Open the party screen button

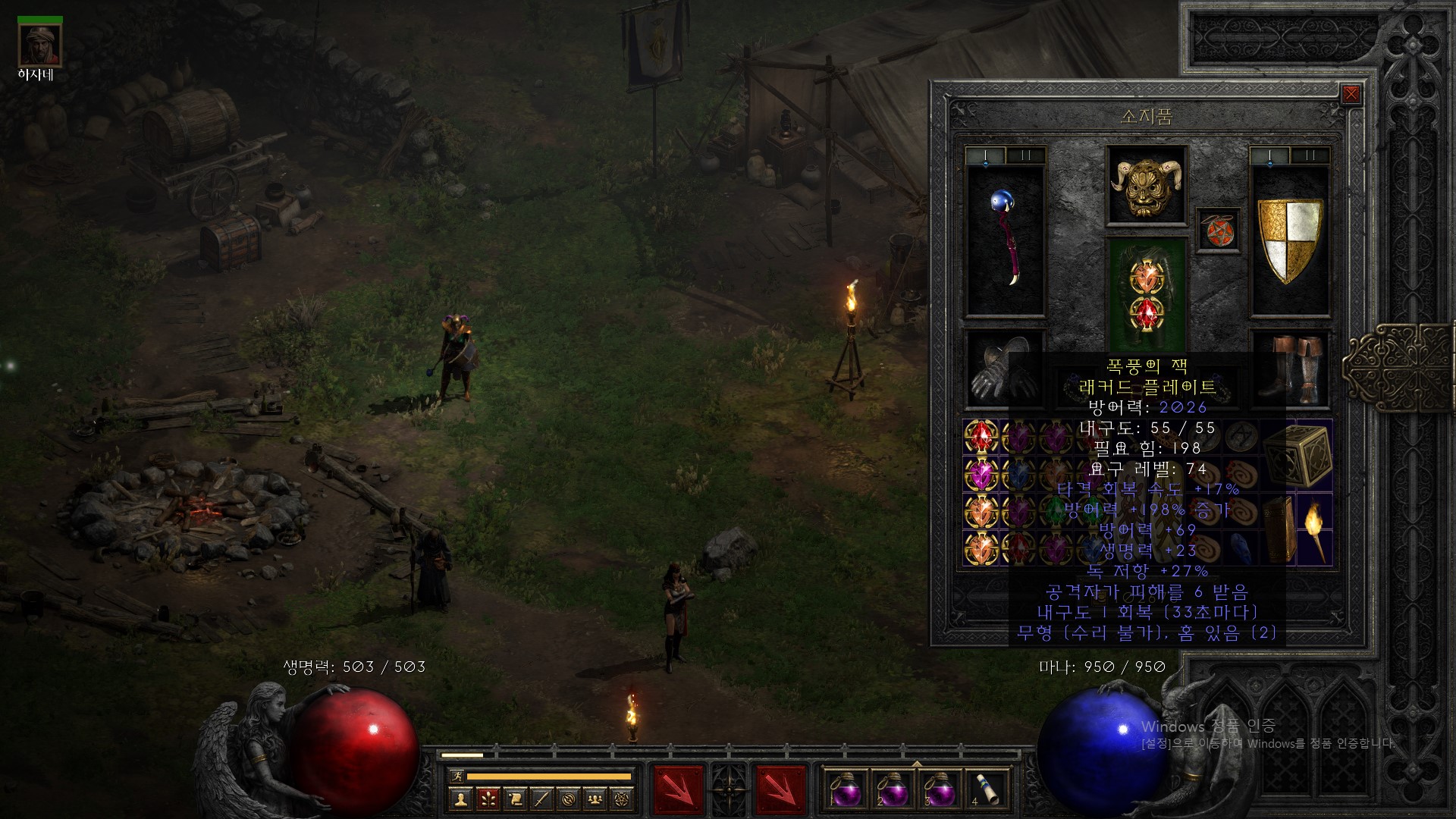(598, 799)
